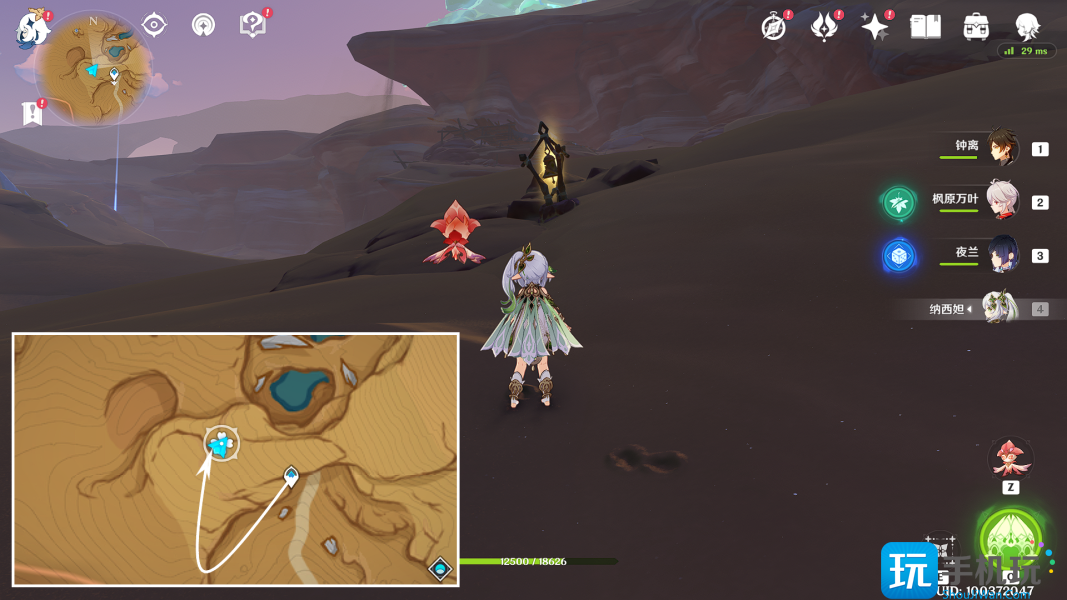Open the quest log bookmark icon
The width and height of the screenshot is (1067, 600).
tap(32, 114)
